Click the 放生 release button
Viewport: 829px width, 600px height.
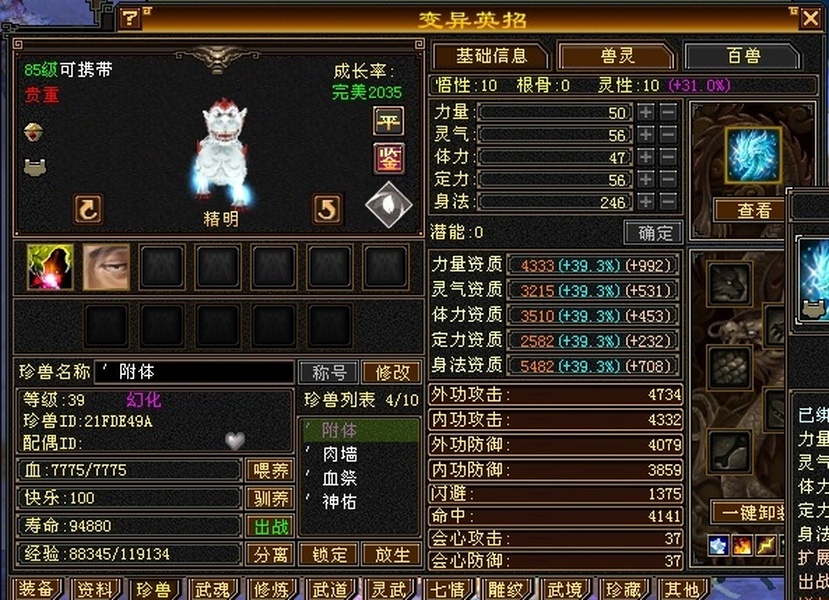click(x=389, y=554)
